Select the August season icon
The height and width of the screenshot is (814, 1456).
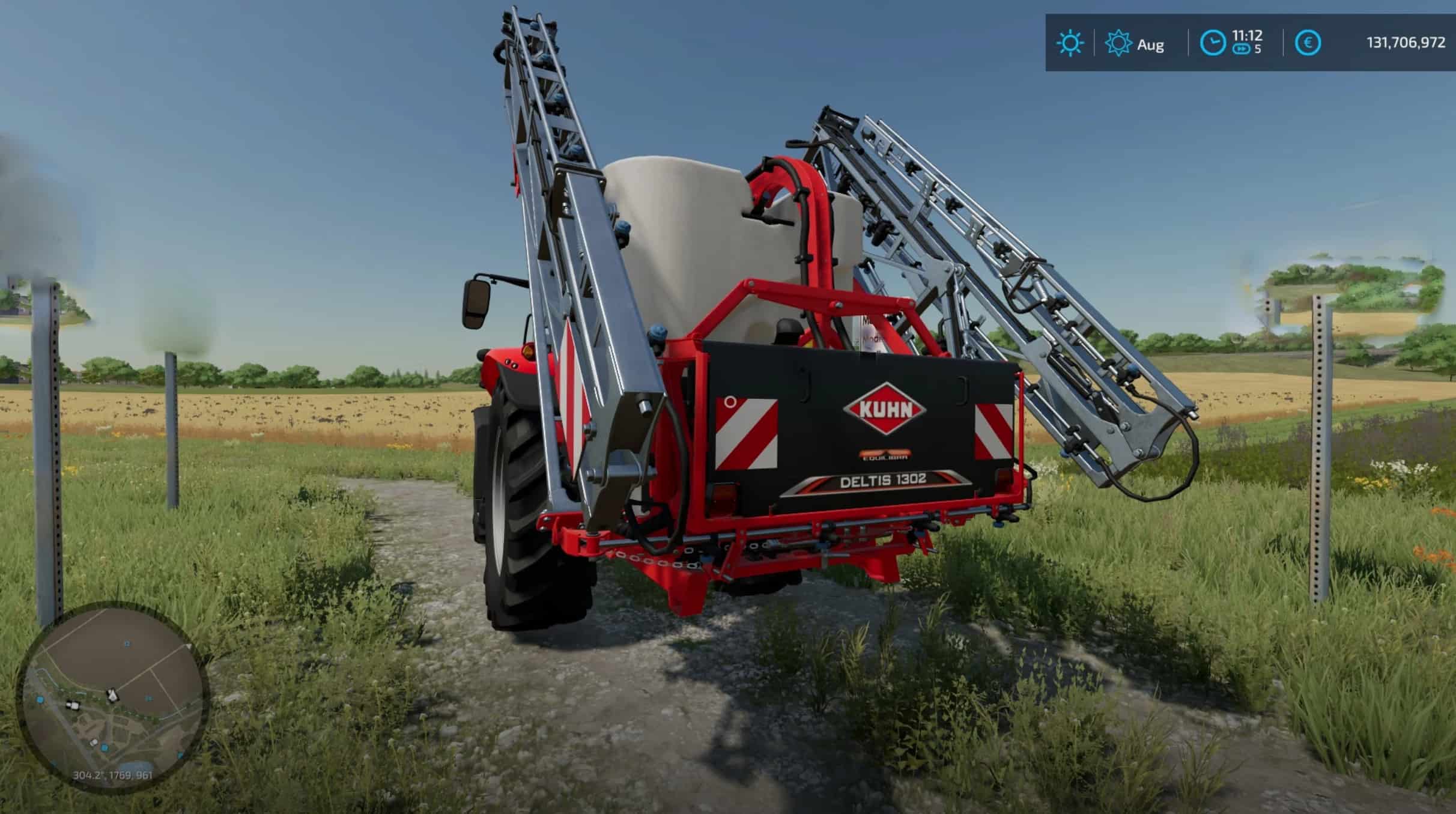pyautogui.click(x=1118, y=44)
